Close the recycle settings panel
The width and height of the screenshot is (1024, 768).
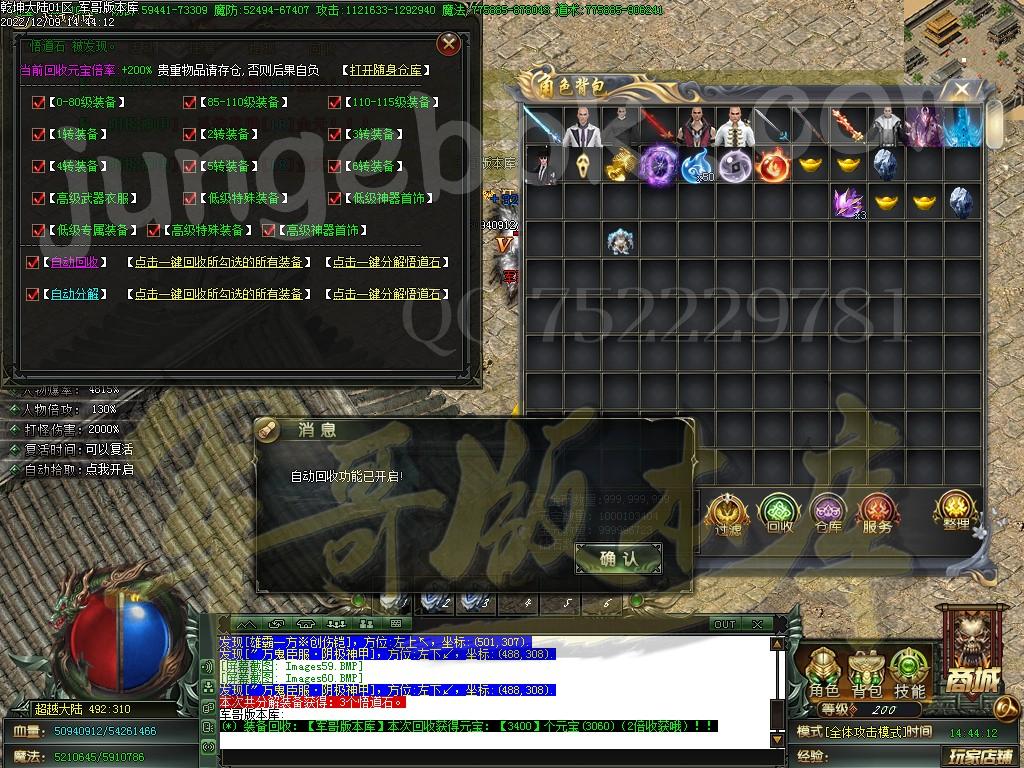pos(449,43)
